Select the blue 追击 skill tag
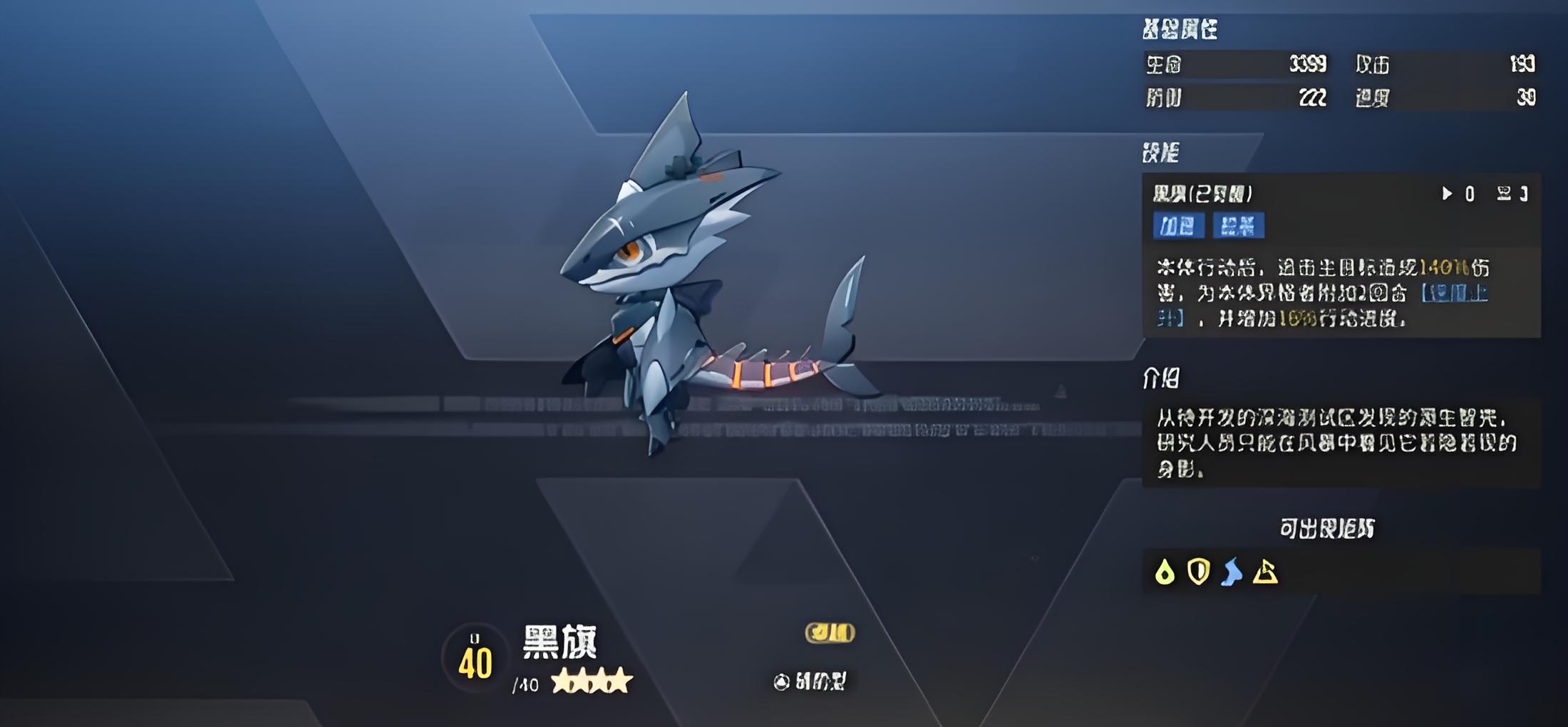 pyautogui.click(x=1238, y=226)
